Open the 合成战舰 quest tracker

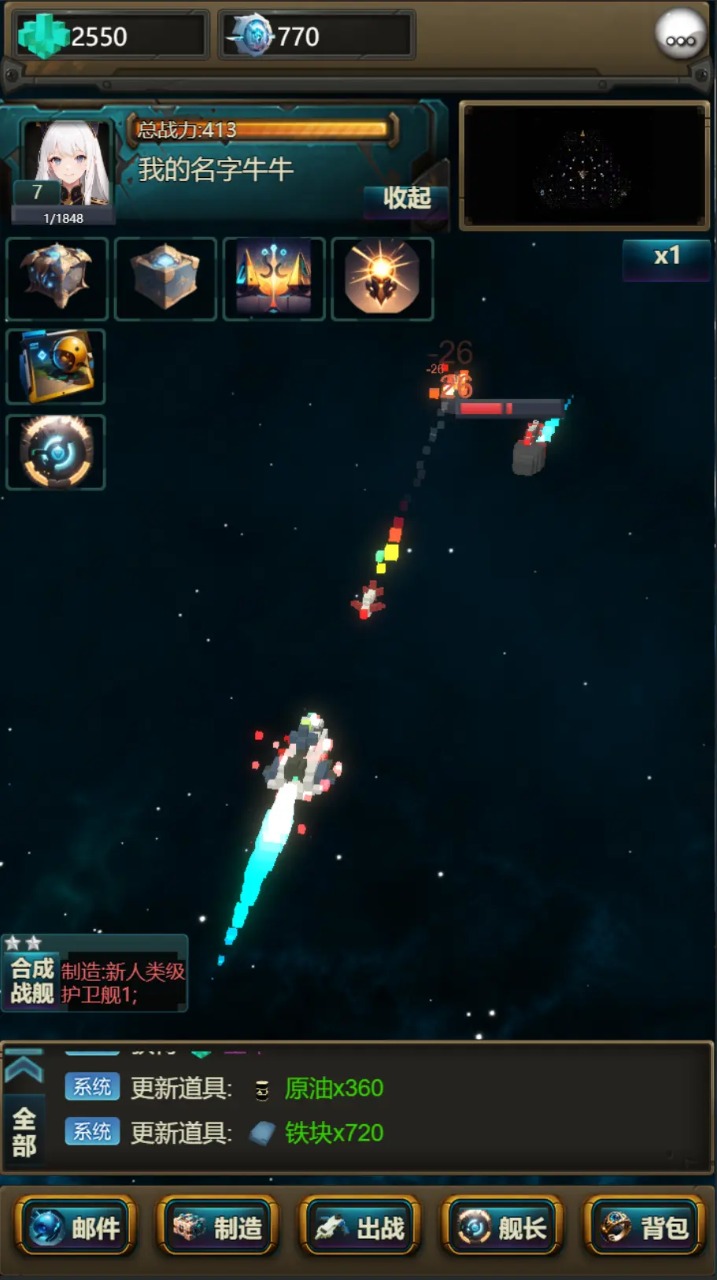click(x=95, y=973)
